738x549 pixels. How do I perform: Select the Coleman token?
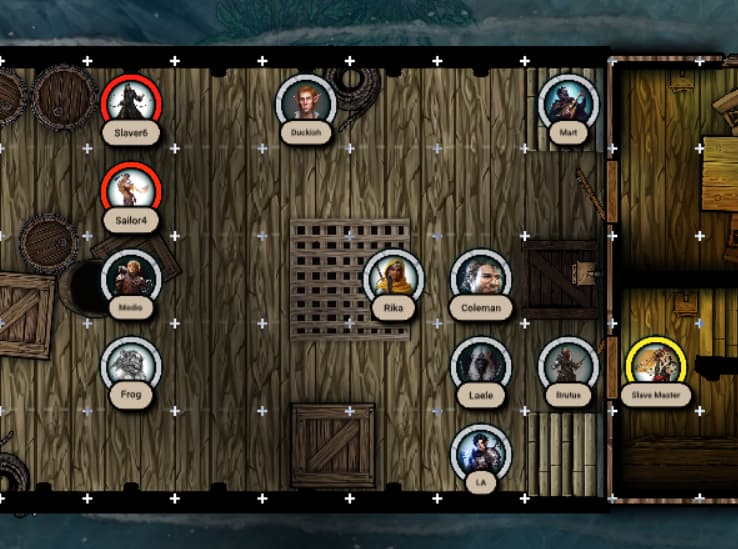[480, 278]
